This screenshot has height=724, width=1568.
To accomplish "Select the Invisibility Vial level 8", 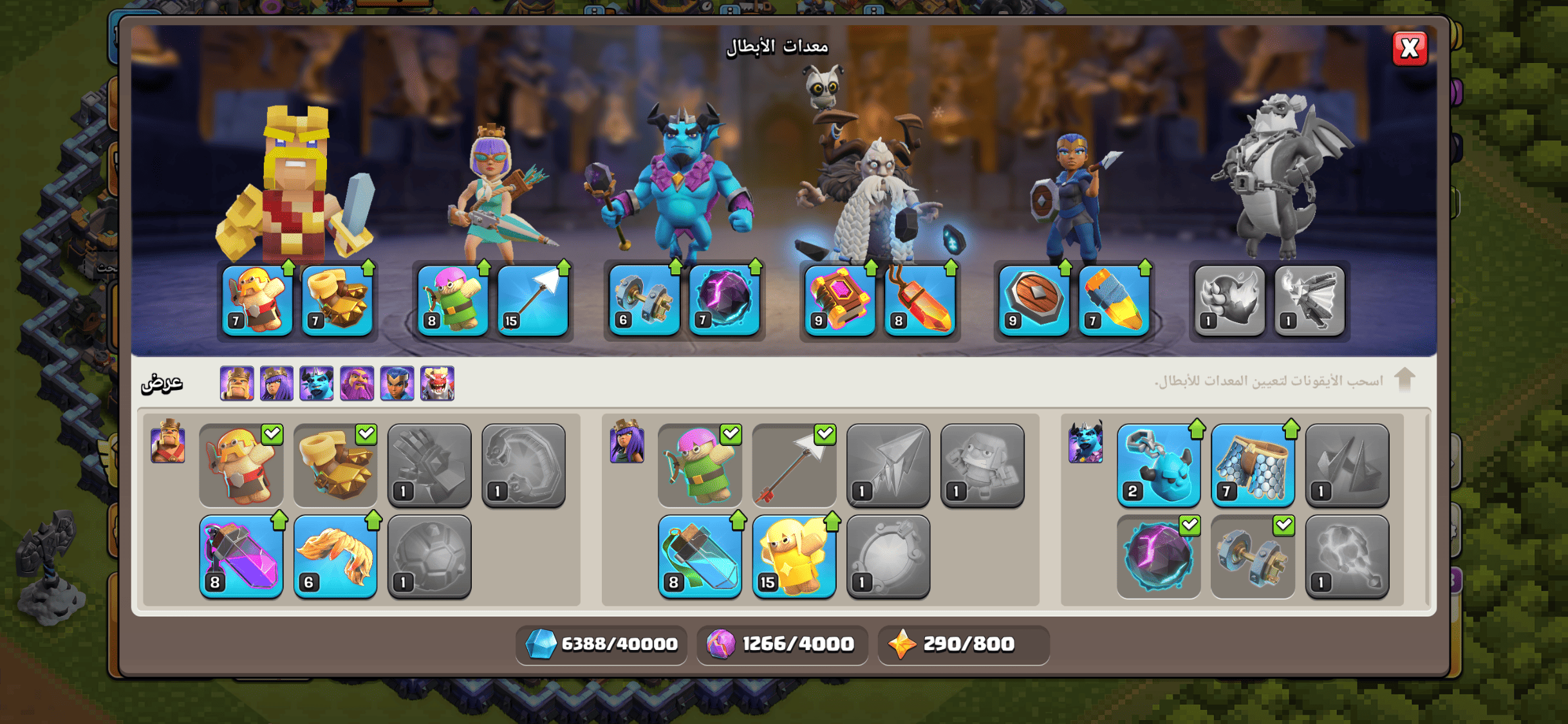I will point(700,557).
